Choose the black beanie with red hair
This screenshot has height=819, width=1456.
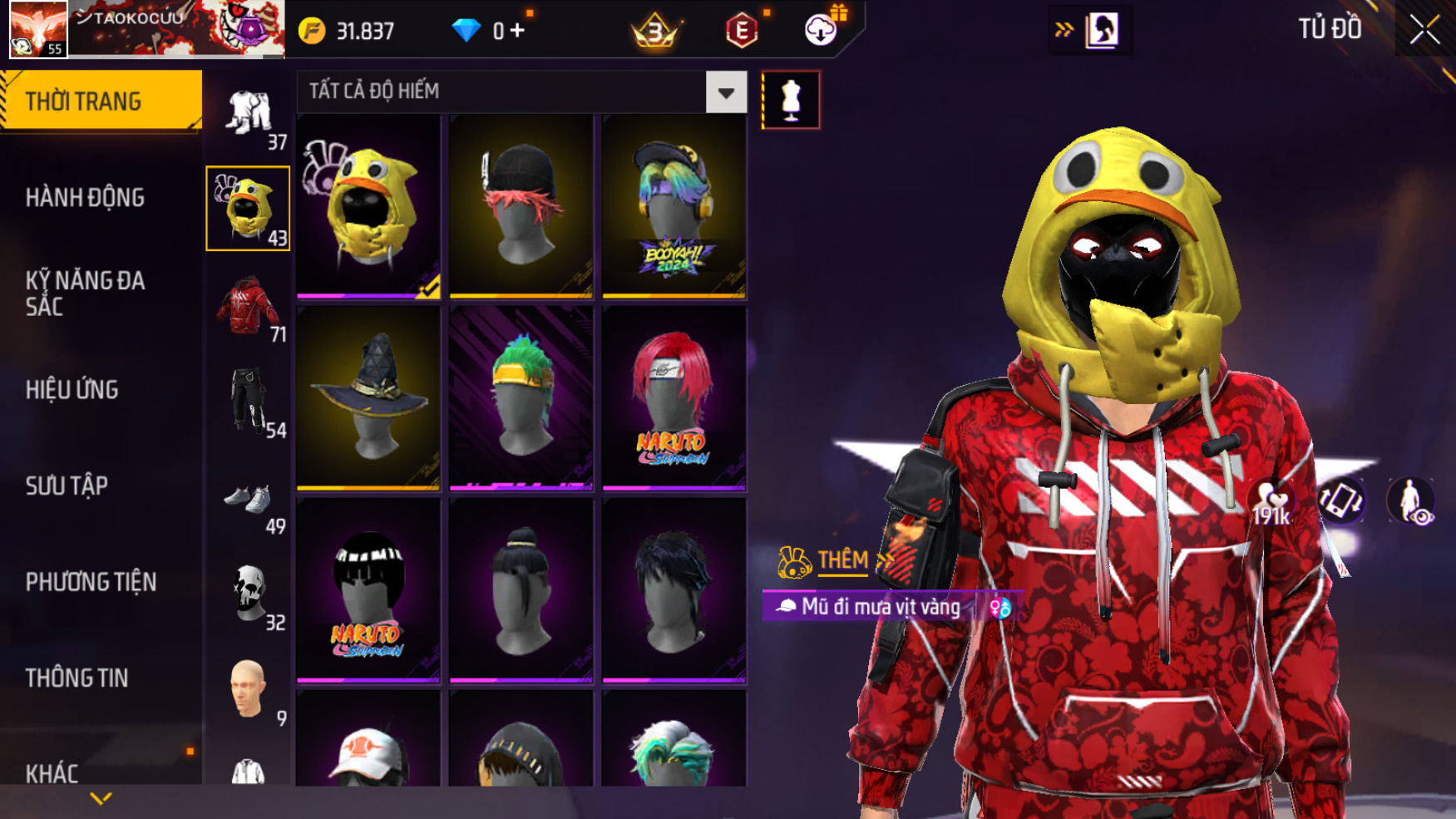pyautogui.click(x=521, y=206)
